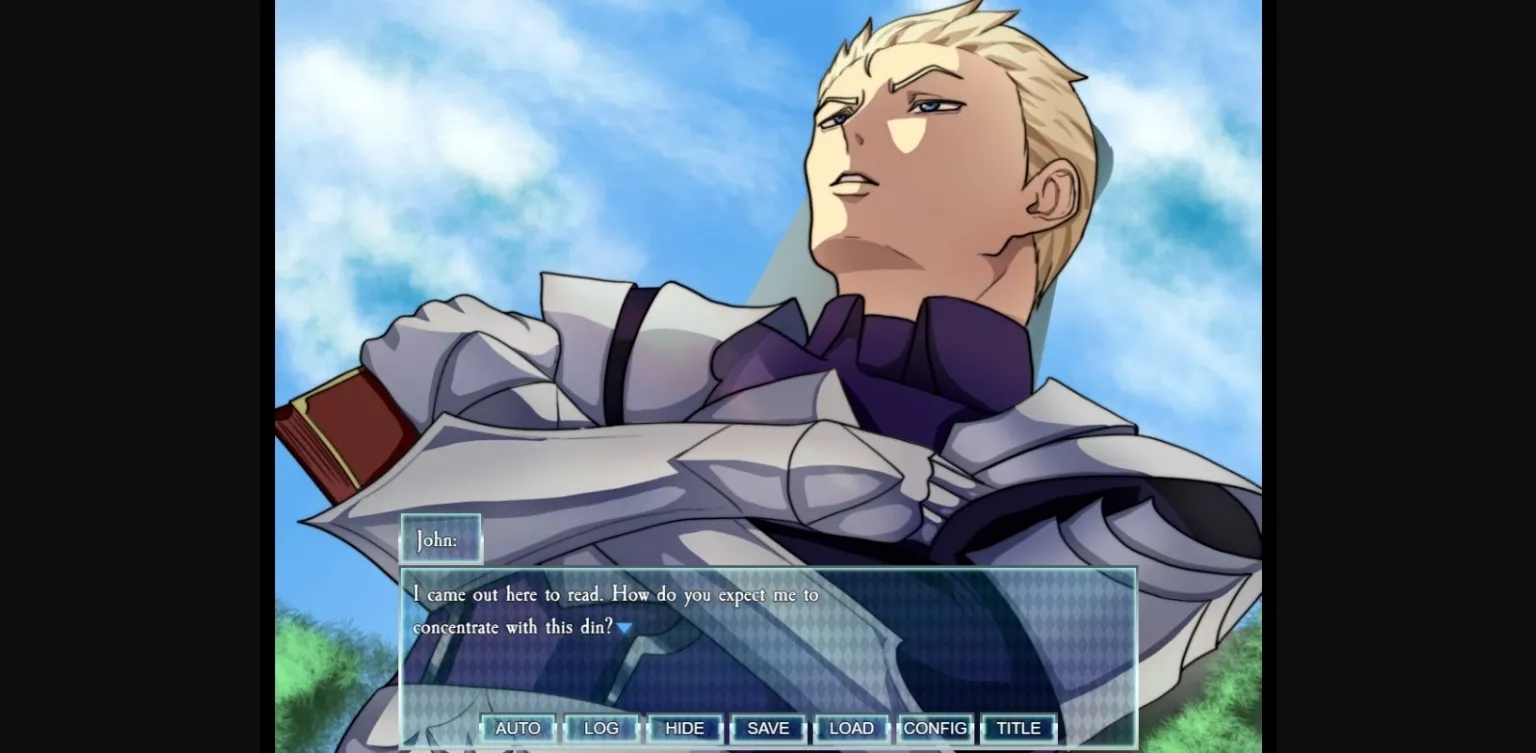
Task: Click LOAD to restore a saved game
Action: pos(851,728)
